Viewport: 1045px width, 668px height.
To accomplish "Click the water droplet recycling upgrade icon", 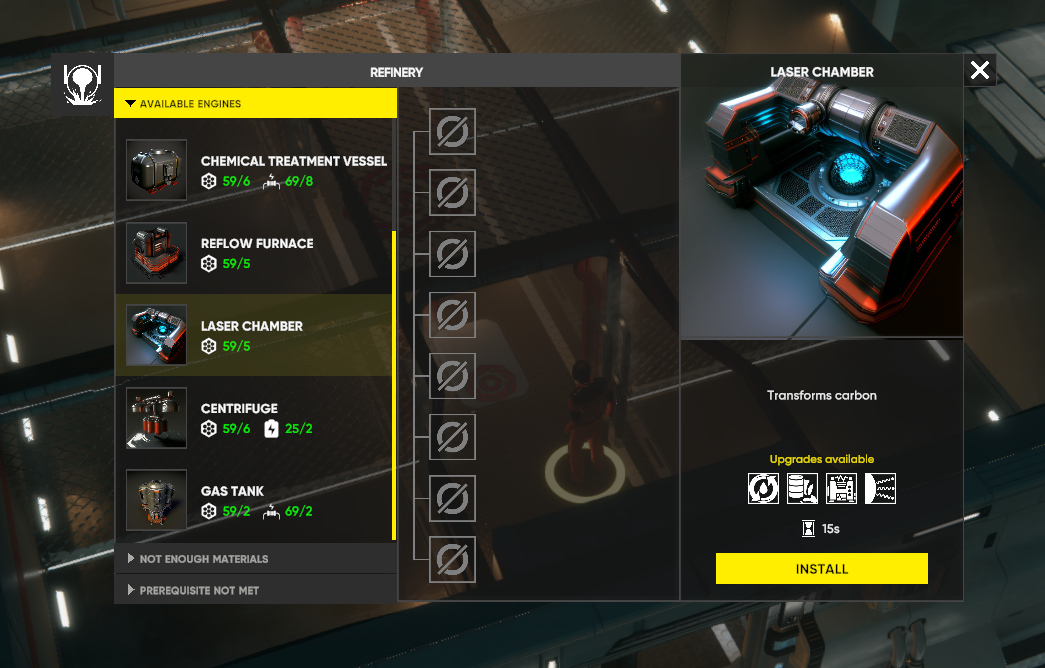I will click(764, 488).
